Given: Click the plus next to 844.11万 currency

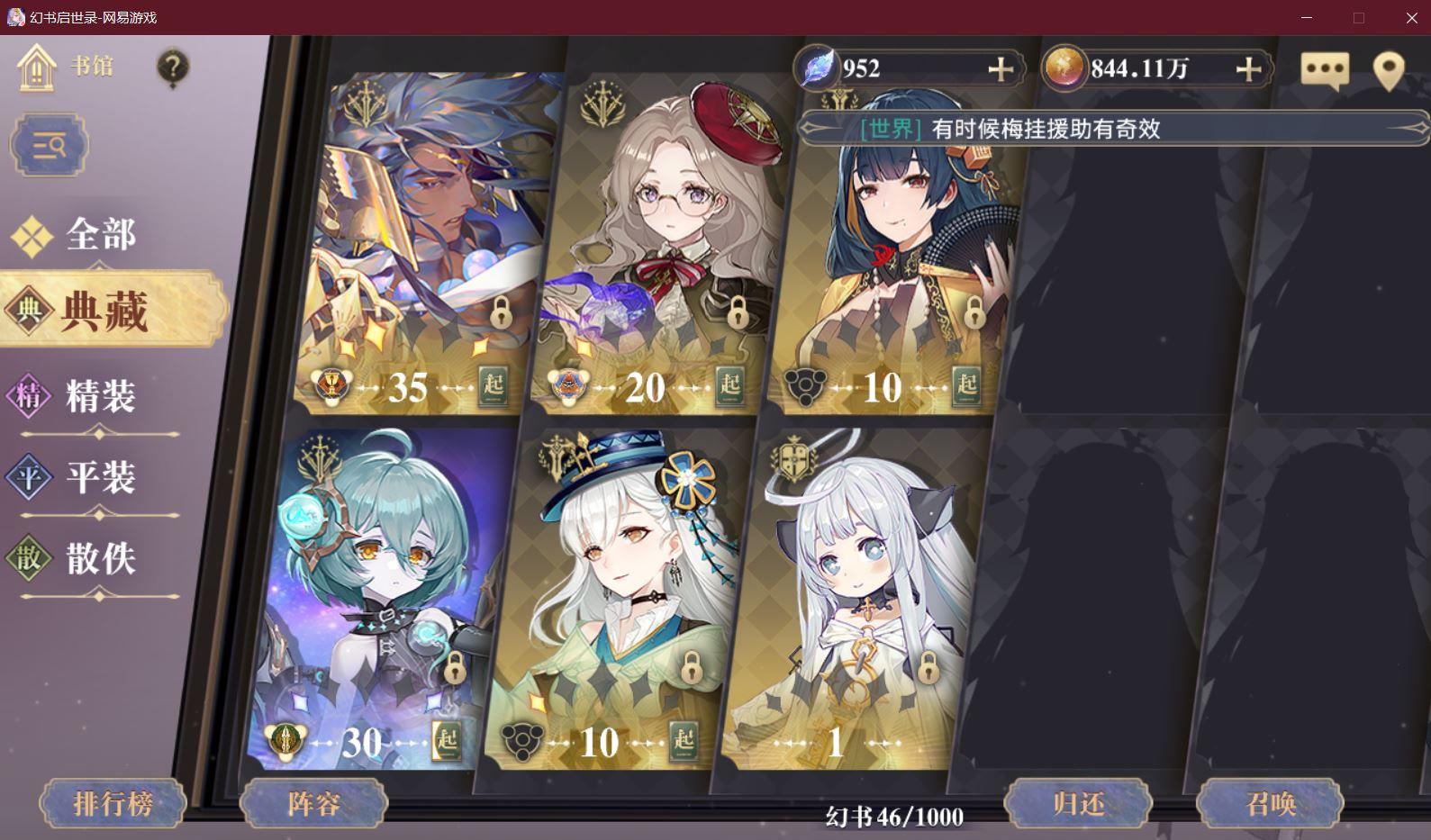Looking at the screenshot, I should [x=1248, y=67].
